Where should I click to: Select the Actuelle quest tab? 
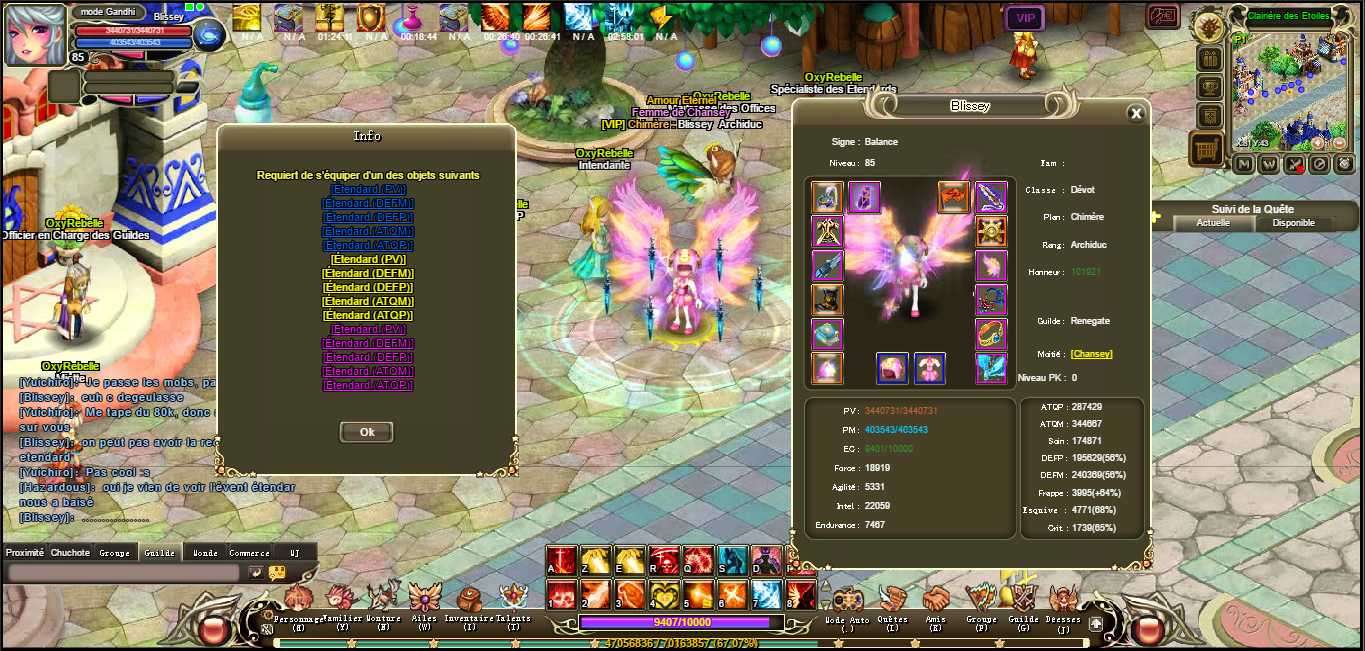pos(1213,223)
